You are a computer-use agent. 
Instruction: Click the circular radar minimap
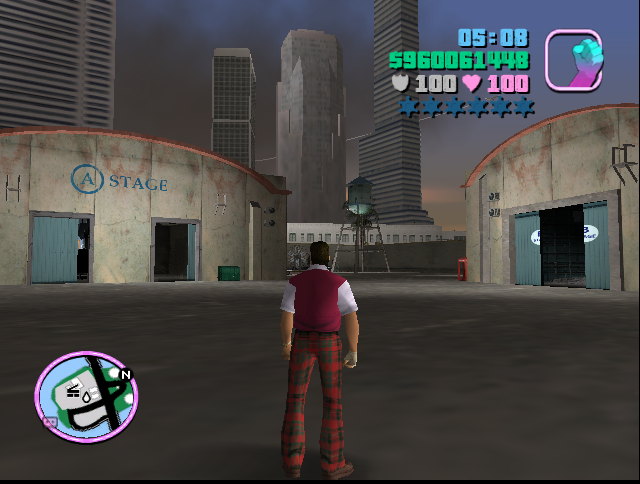pos(86,396)
